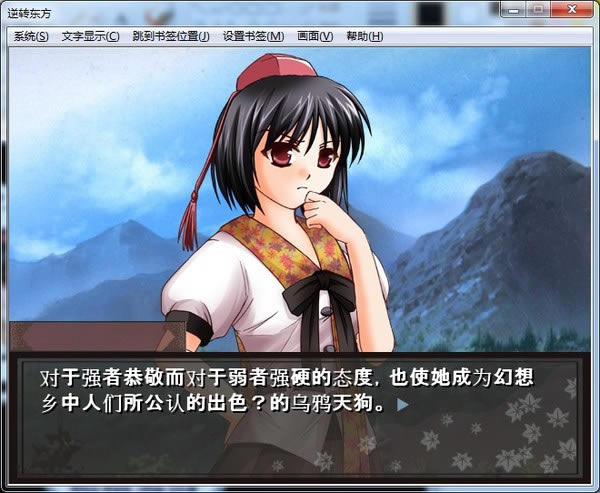Open the 画面(V) menu
The image size is (600, 493).
coord(315,37)
